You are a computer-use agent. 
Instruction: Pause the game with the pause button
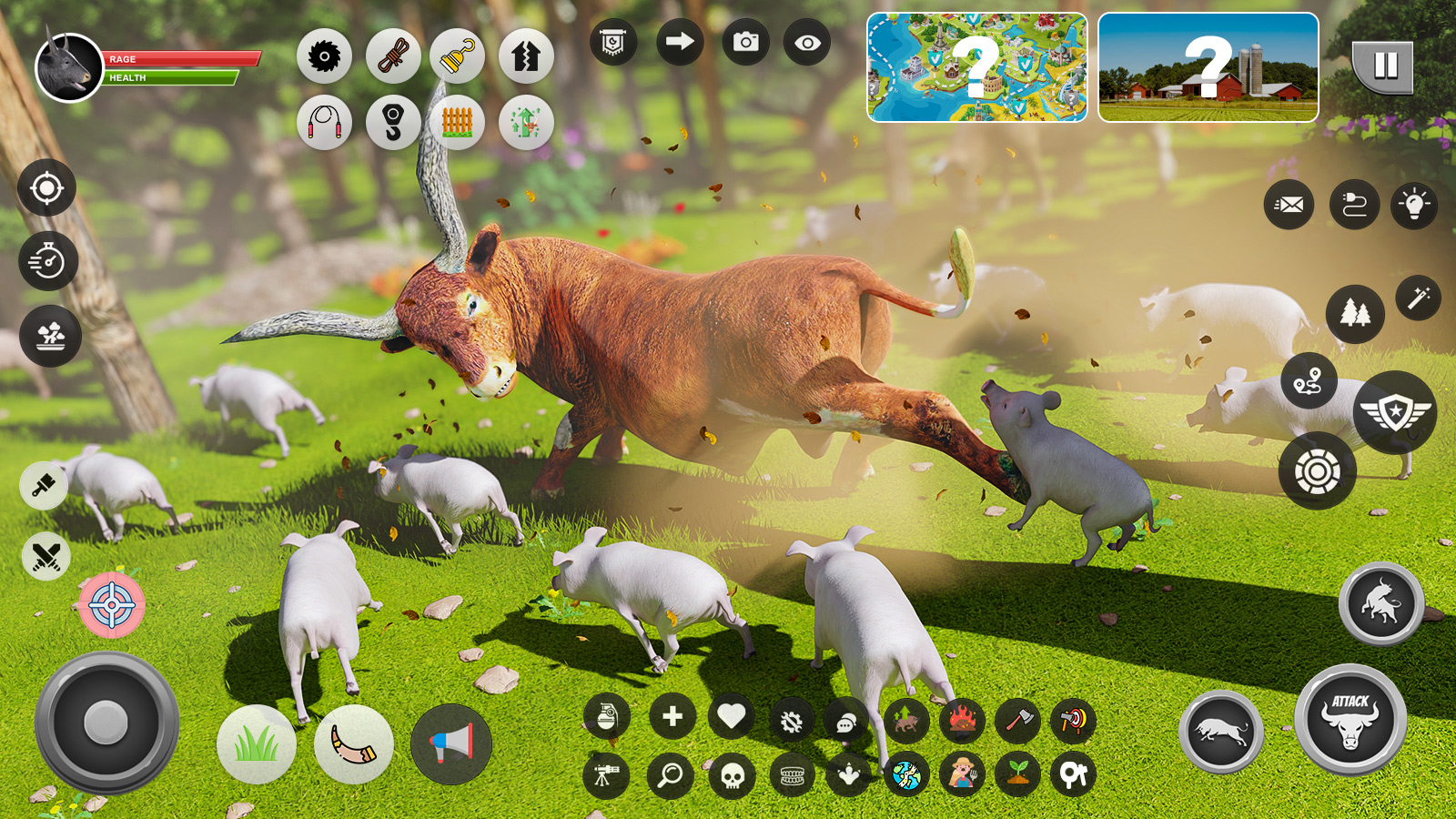(x=1384, y=66)
